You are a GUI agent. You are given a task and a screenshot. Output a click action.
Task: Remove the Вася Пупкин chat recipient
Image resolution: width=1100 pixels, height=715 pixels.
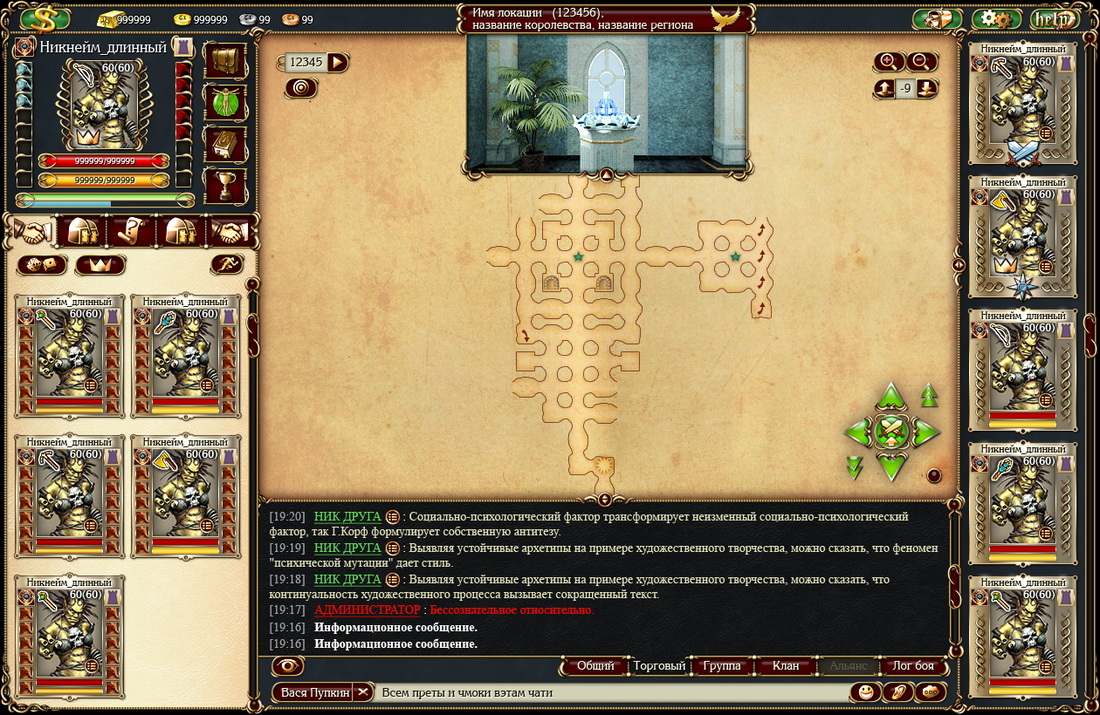tap(363, 692)
